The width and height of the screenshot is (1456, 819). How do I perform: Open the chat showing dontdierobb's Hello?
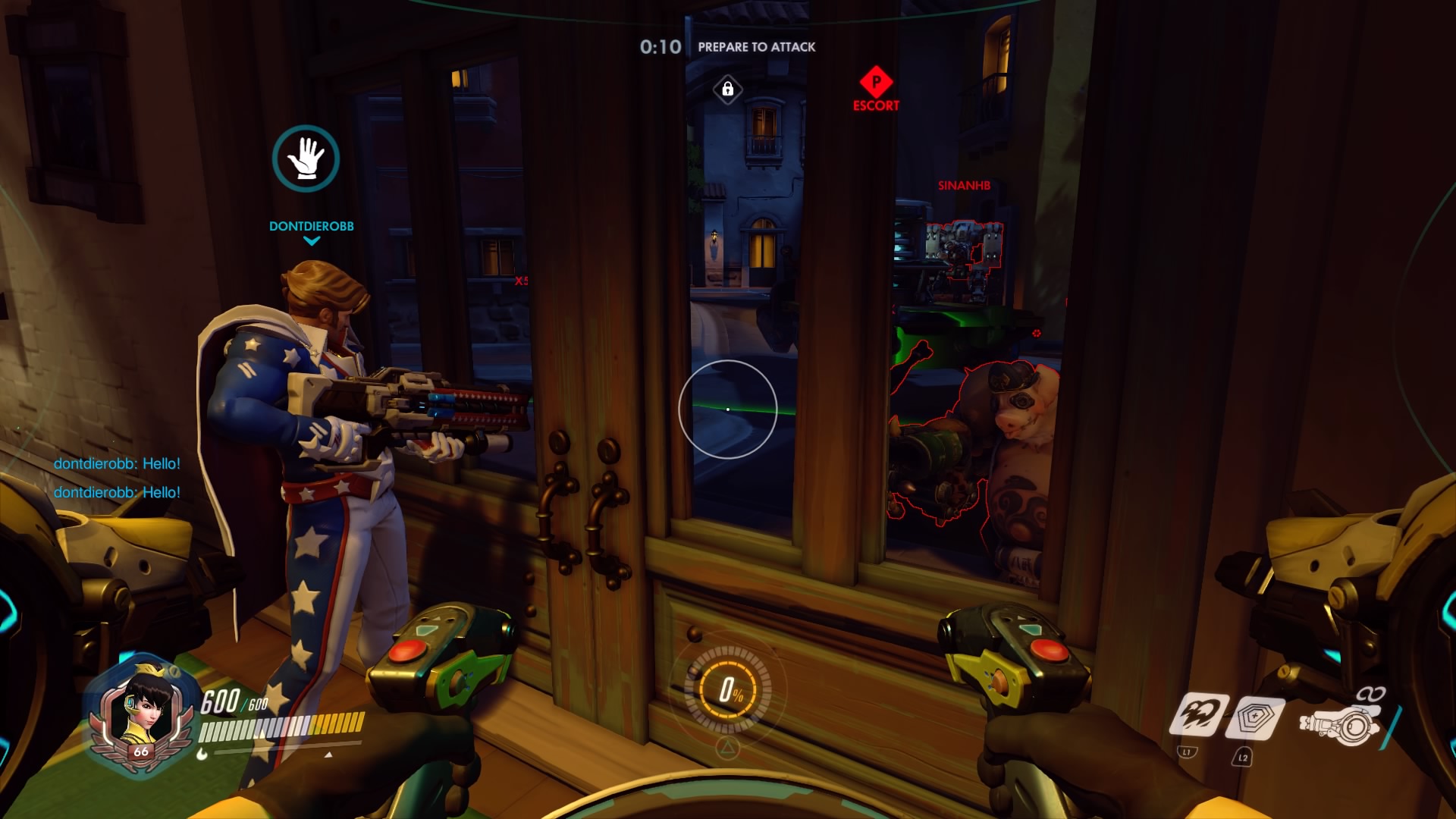click(117, 478)
